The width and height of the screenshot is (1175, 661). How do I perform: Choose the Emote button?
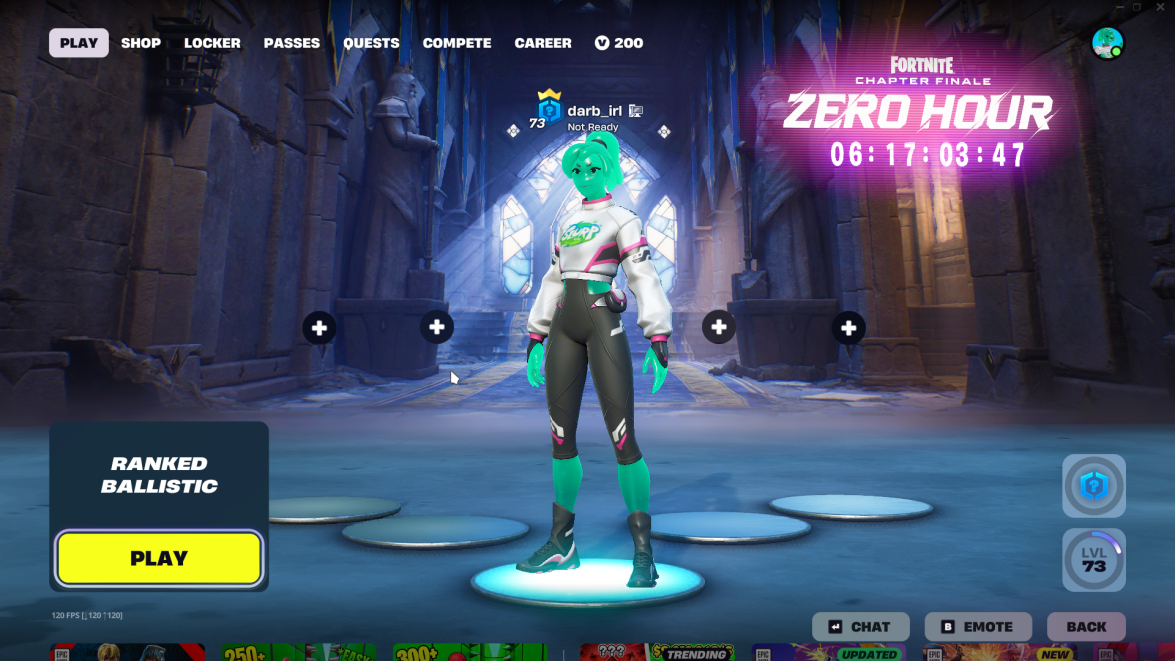975,627
